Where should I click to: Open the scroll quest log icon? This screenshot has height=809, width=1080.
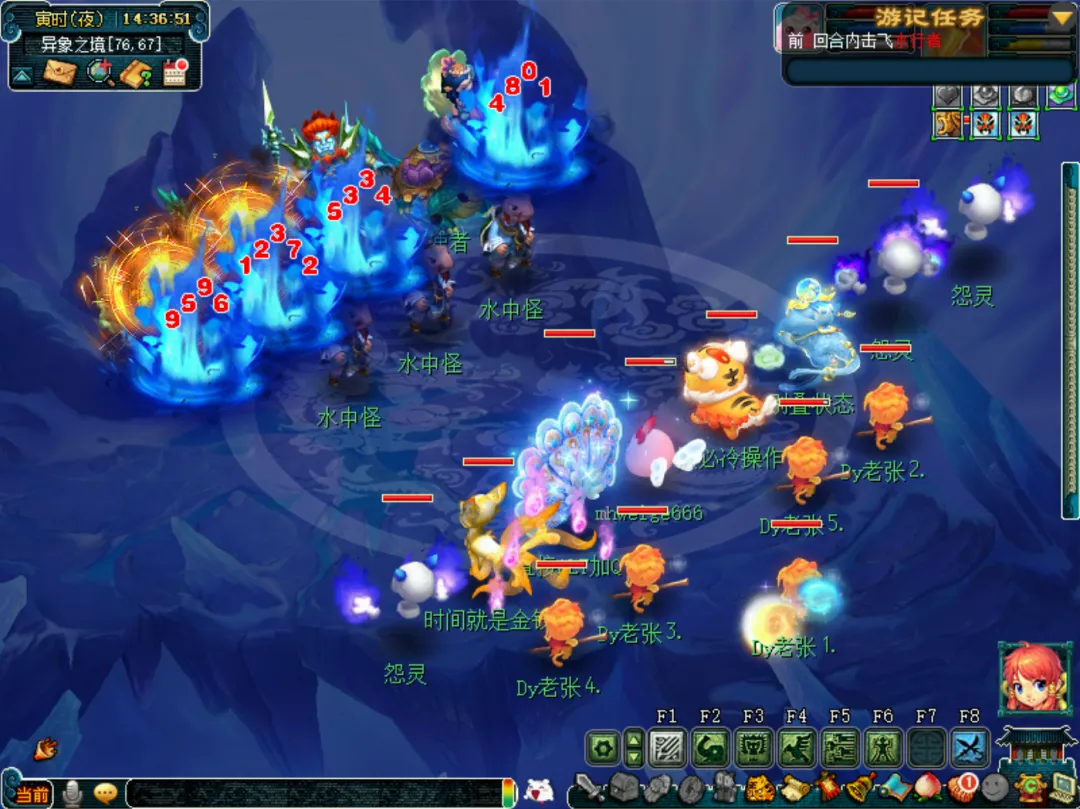(796, 789)
